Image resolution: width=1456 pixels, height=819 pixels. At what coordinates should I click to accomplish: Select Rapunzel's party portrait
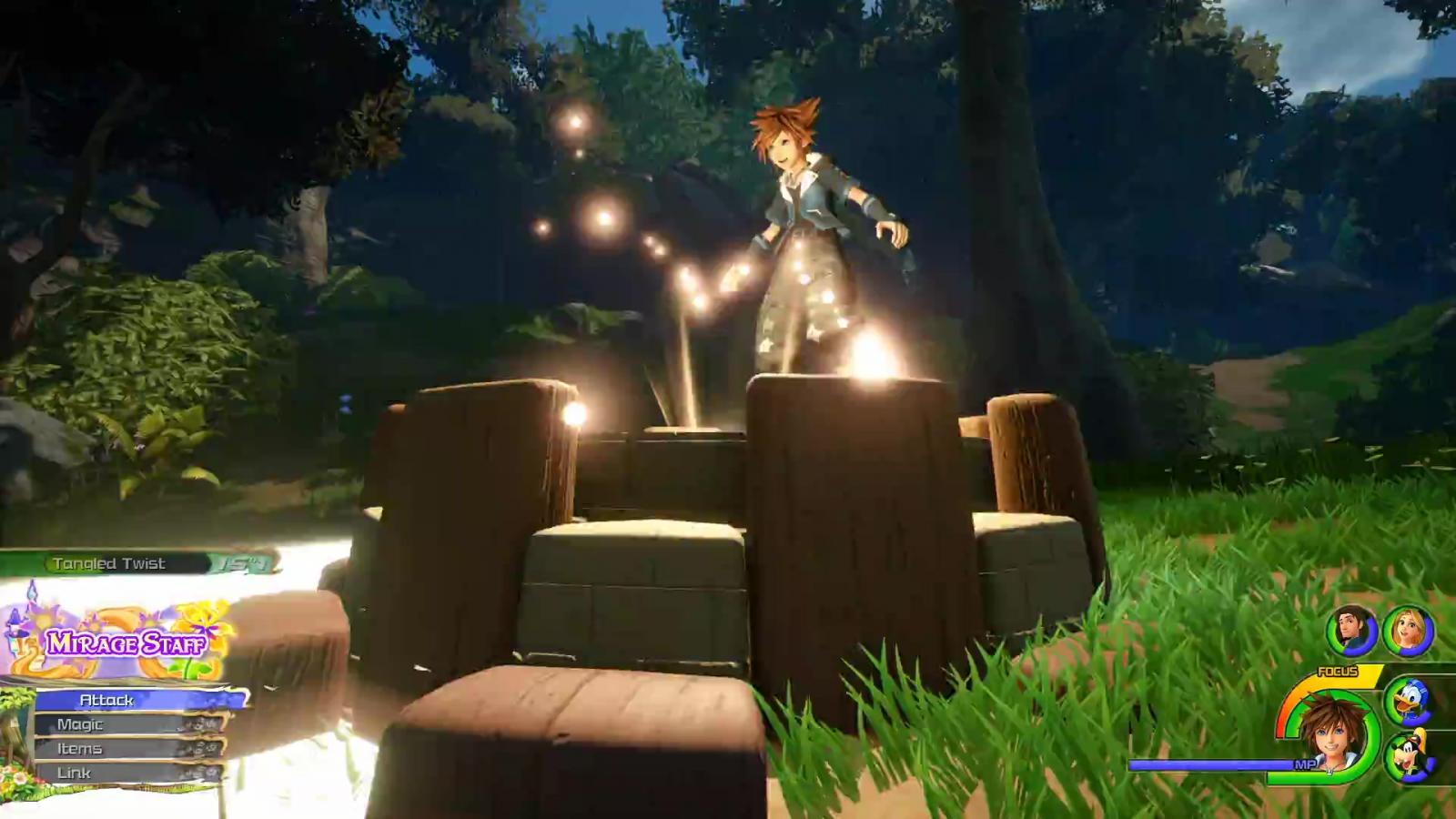click(1408, 631)
